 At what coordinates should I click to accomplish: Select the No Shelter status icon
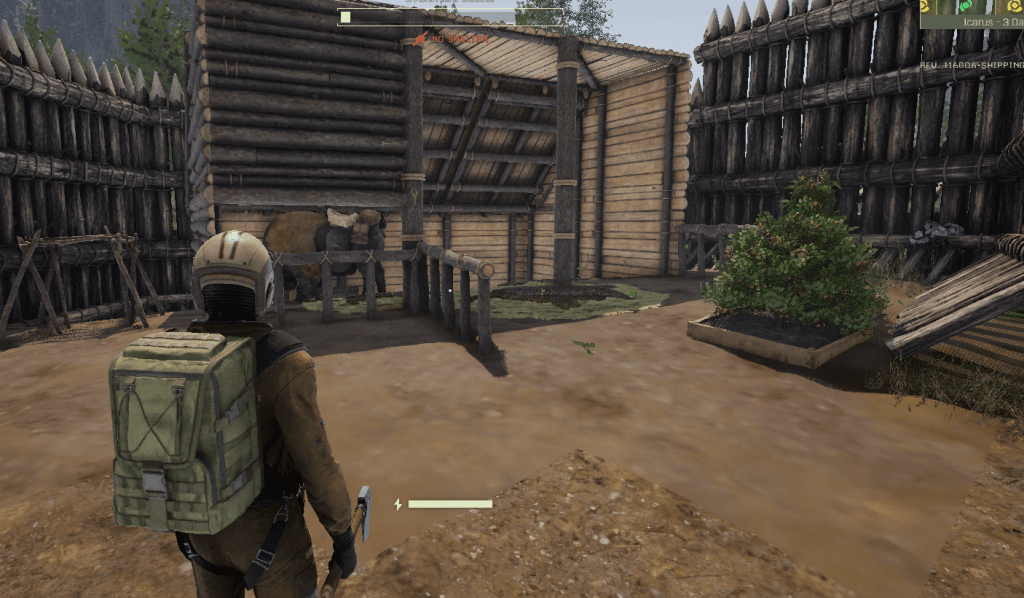(421, 39)
